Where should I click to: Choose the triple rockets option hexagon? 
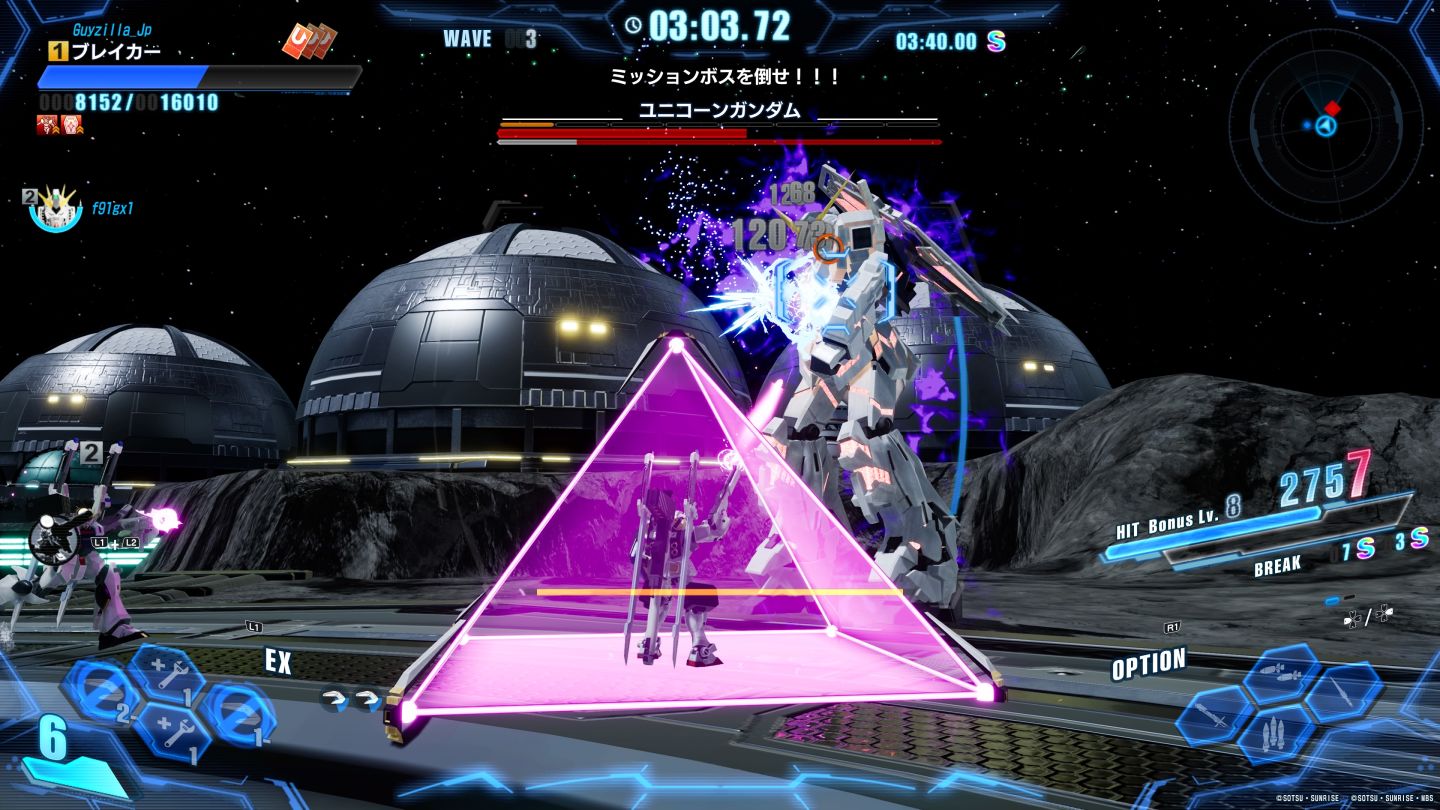[x=1276, y=734]
